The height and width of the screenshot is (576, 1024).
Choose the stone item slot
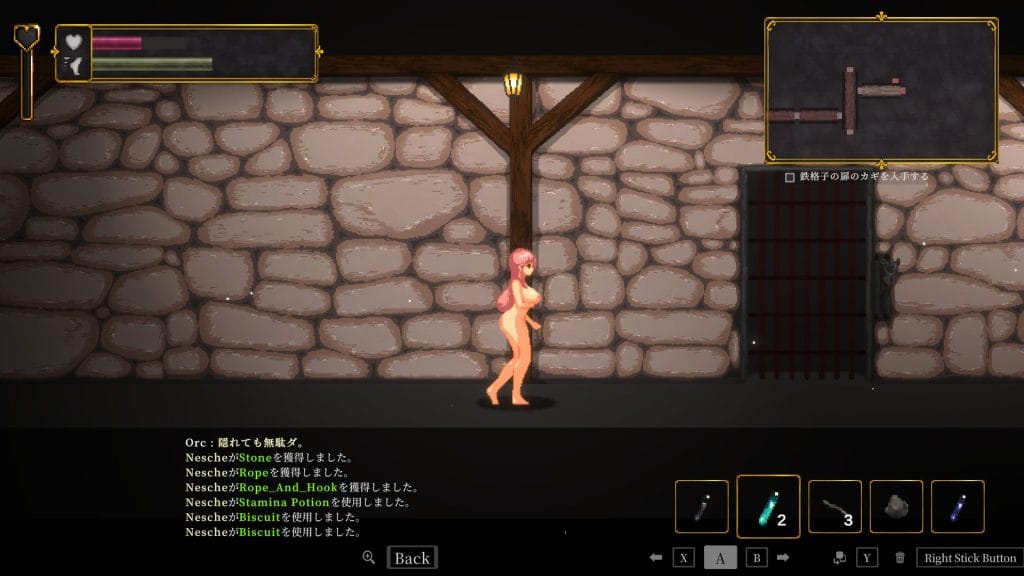pyautogui.click(x=896, y=506)
